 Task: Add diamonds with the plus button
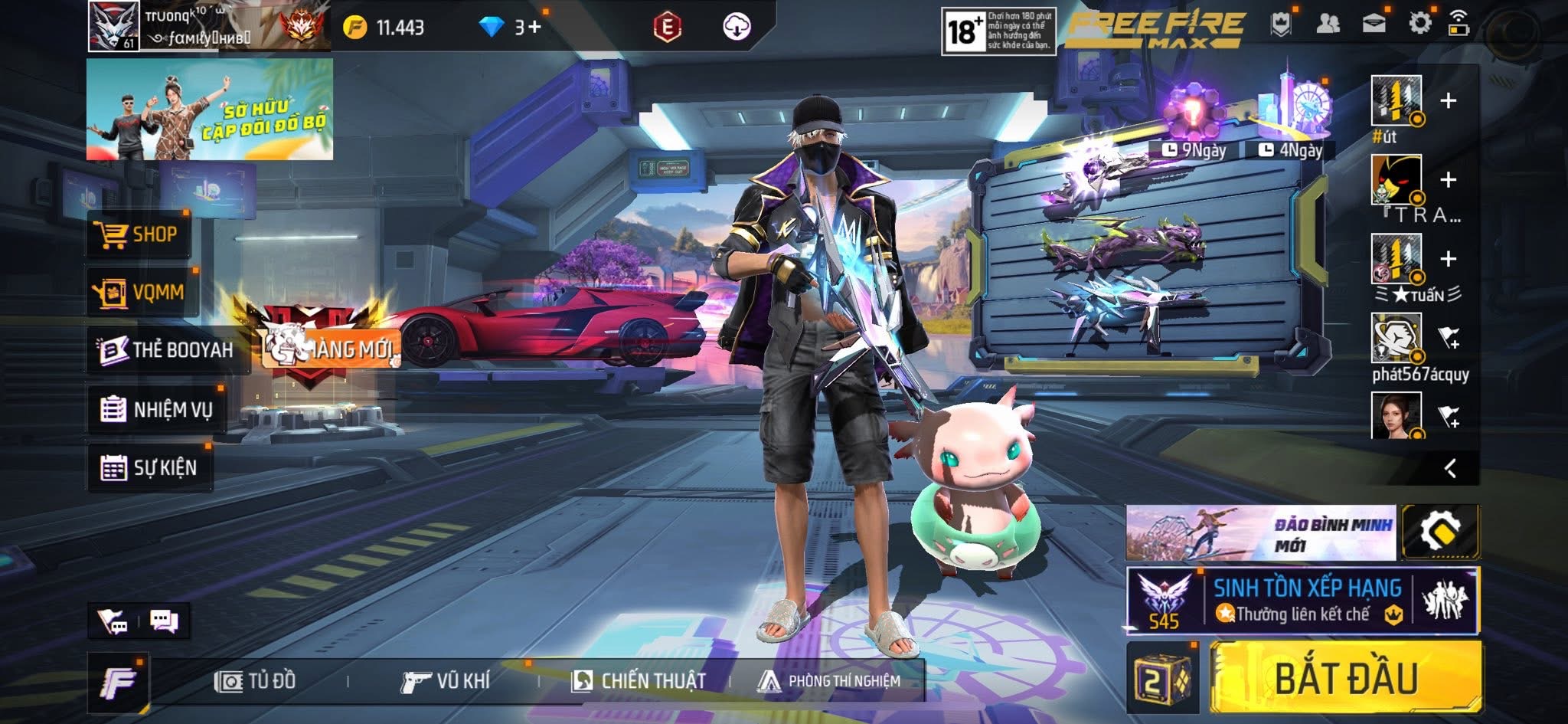coord(533,28)
